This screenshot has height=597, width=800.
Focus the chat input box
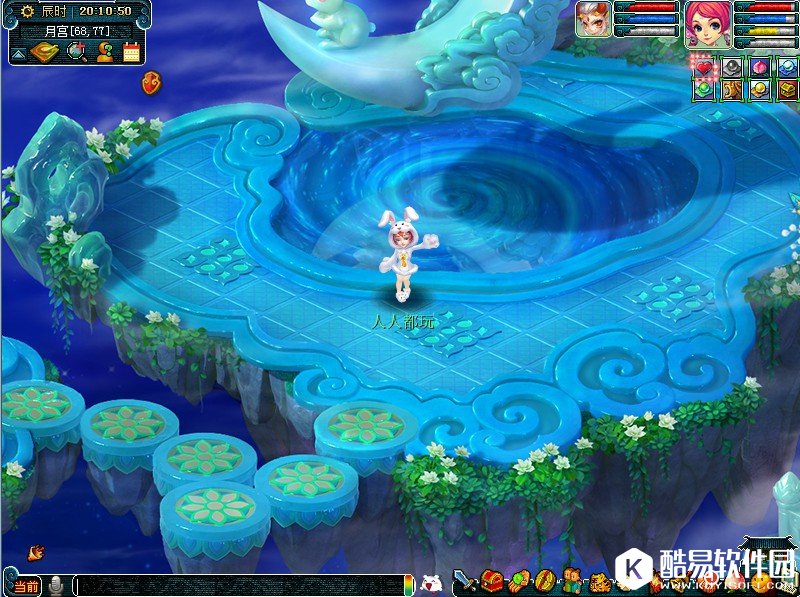click(x=240, y=585)
